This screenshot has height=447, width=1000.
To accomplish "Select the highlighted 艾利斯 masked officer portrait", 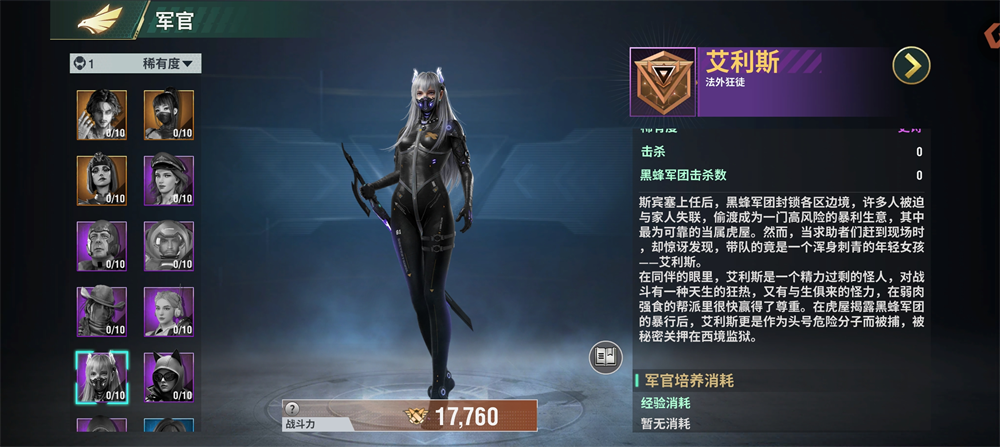I will (101, 376).
